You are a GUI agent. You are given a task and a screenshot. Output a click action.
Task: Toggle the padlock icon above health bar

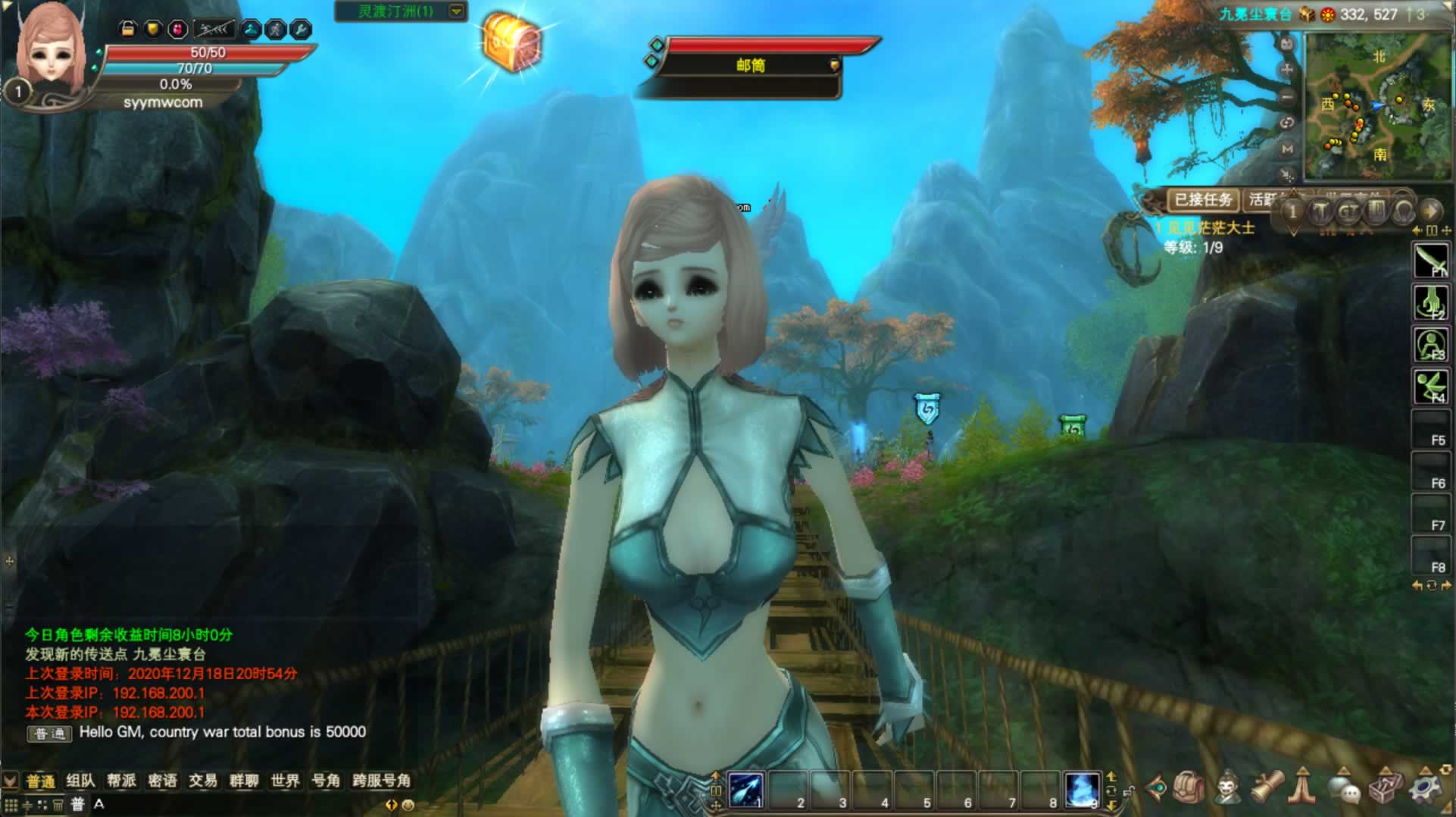click(128, 29)
